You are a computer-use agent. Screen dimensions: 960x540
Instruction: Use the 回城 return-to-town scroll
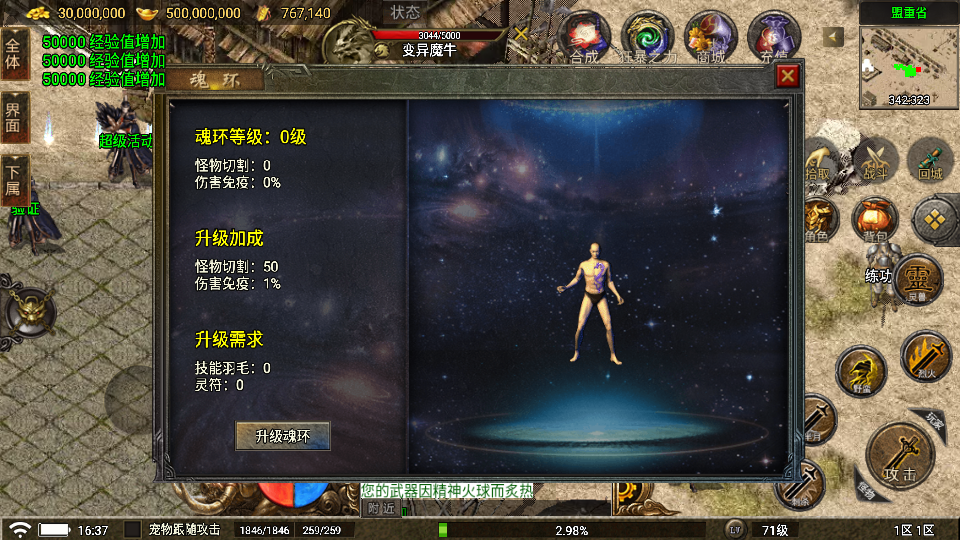(x=930, y=160)
